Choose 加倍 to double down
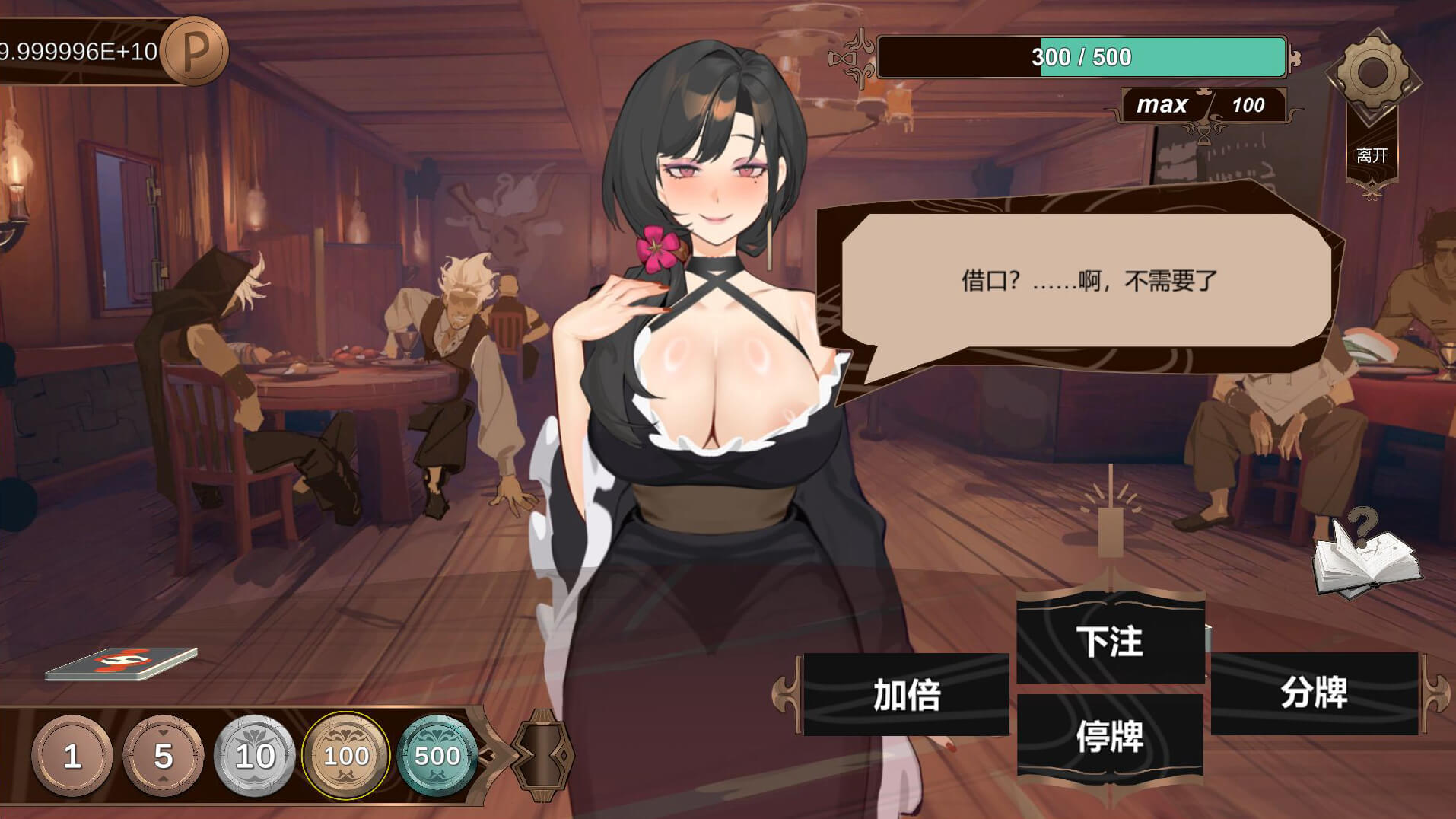1456x819 pixels. point(906,694)
